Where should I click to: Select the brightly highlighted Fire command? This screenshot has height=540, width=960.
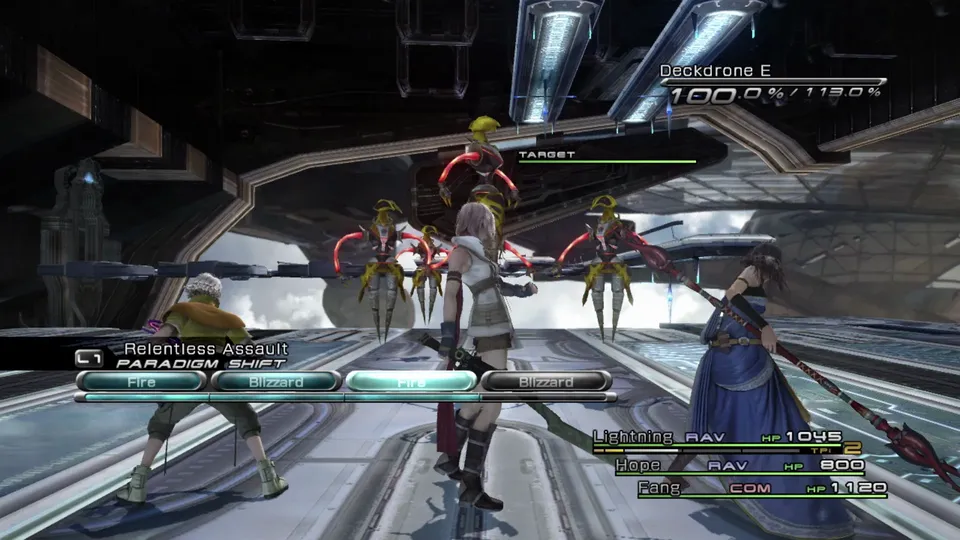[x=411, y=381]
